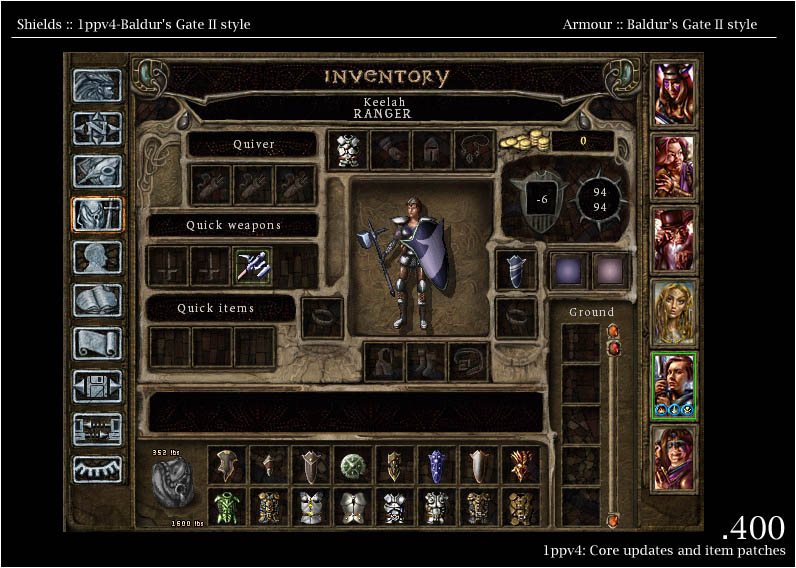Select the bearded top-hat party portrait

click(674, 240)
